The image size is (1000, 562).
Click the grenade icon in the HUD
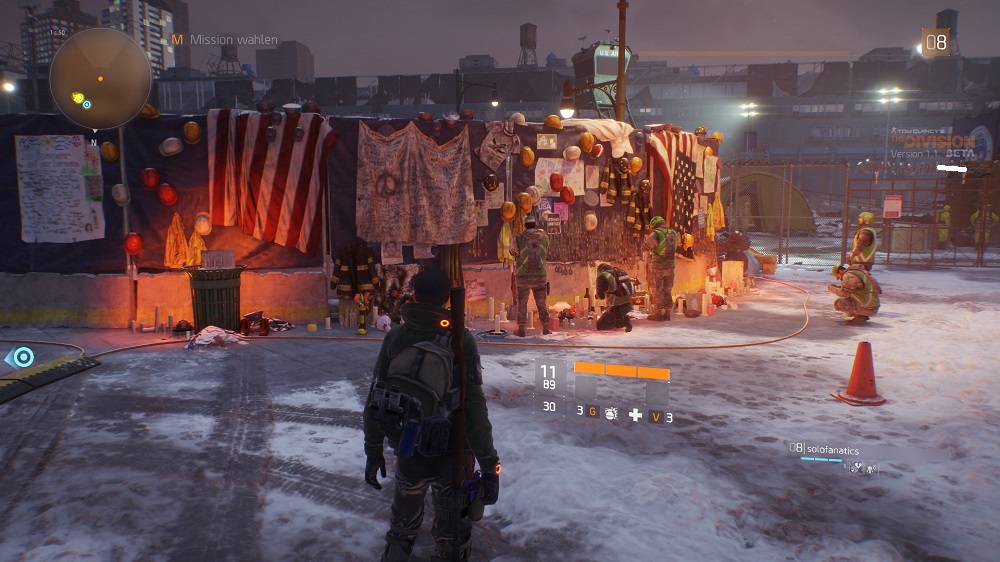(611, 412)
